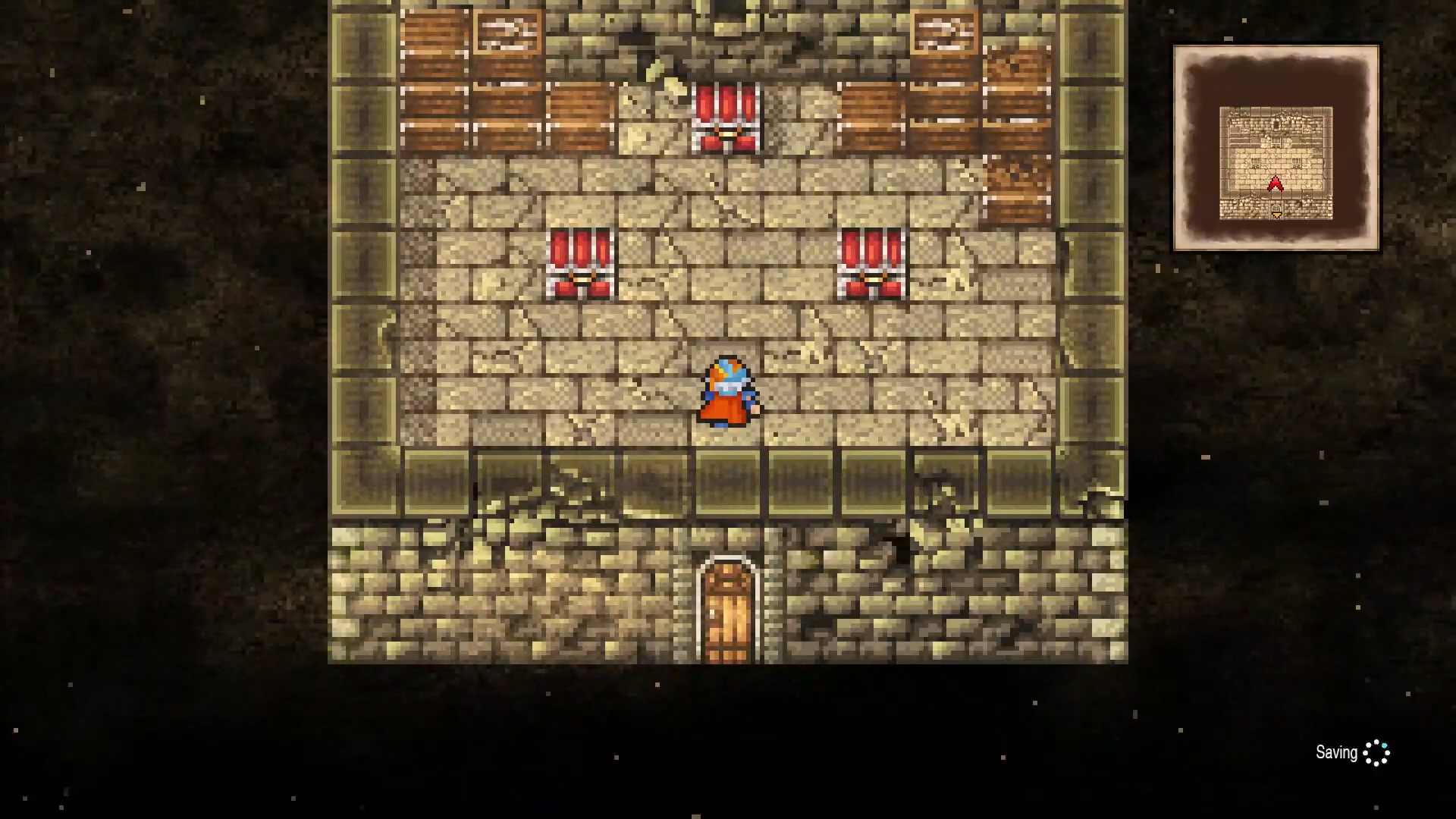This screenshot has height=819, width=1456.
Task: Click the red player arrow on the minimap
Action: coord(1275,183)
